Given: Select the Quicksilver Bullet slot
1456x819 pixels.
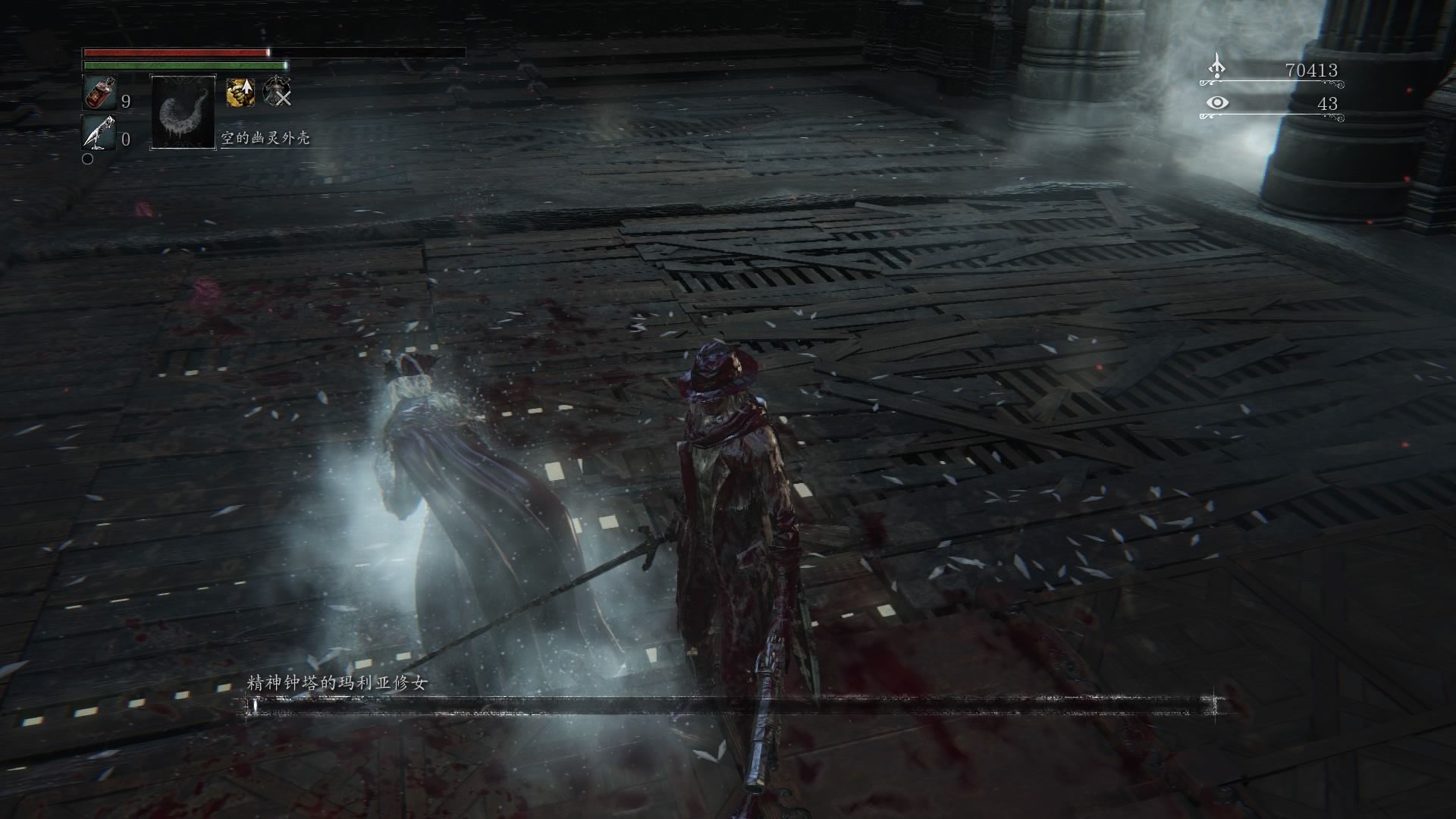Looking at the screenshot, I should [x=99, y=133].
